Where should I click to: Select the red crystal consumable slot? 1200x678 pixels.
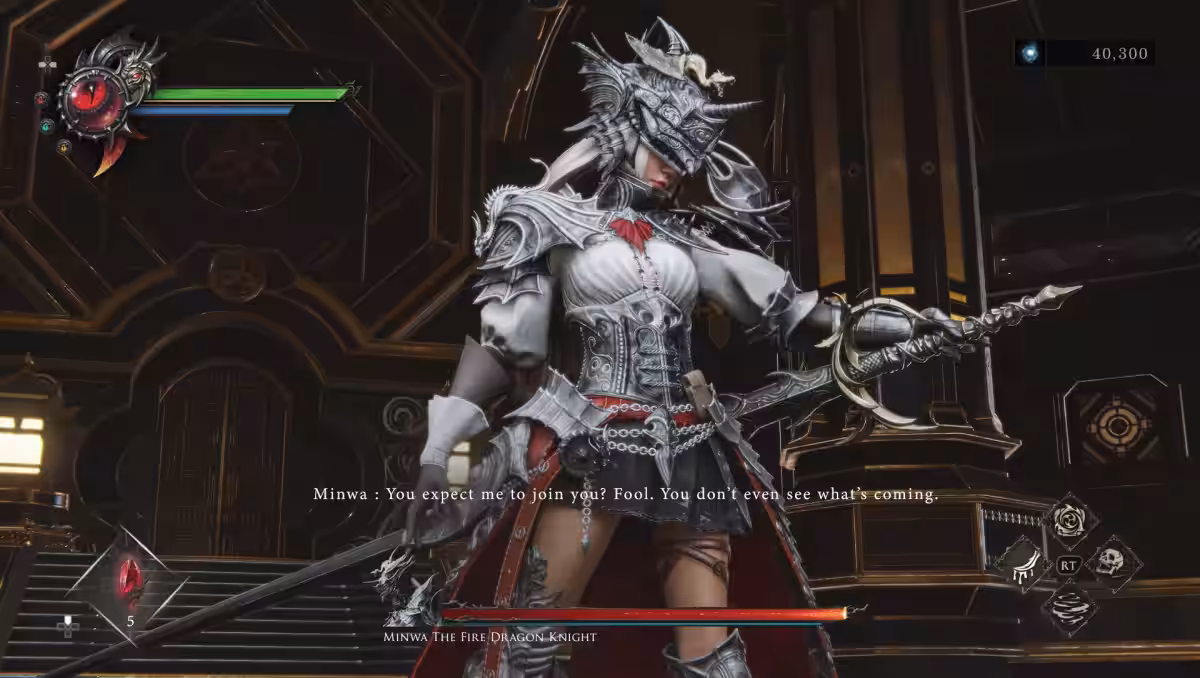(128, 577)
